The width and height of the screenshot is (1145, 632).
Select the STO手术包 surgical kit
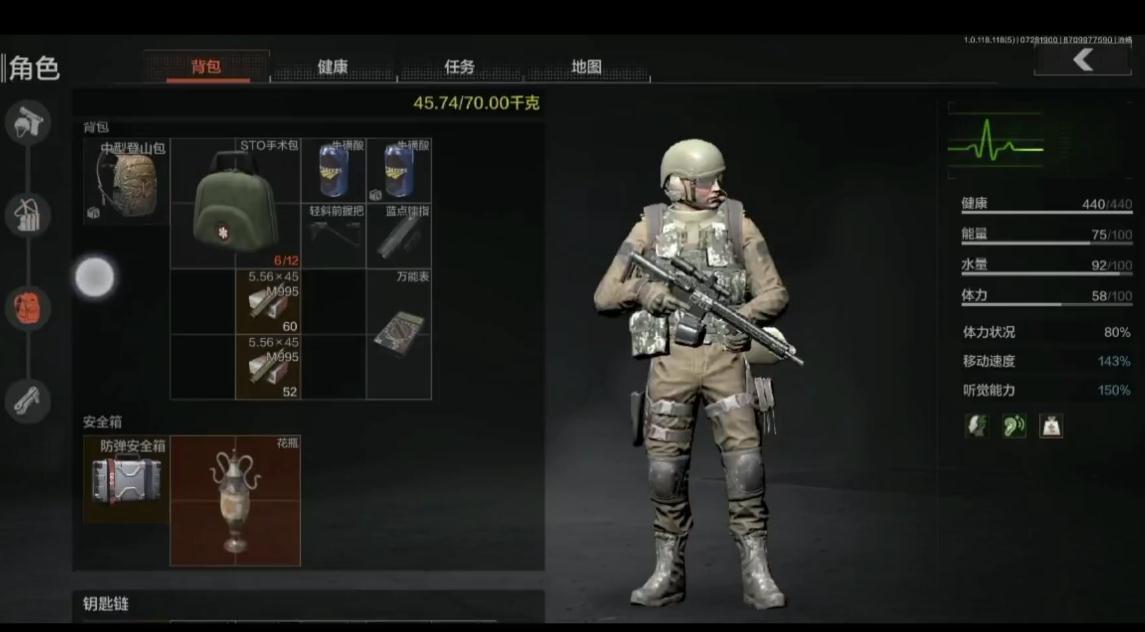(x=235, y=204)
